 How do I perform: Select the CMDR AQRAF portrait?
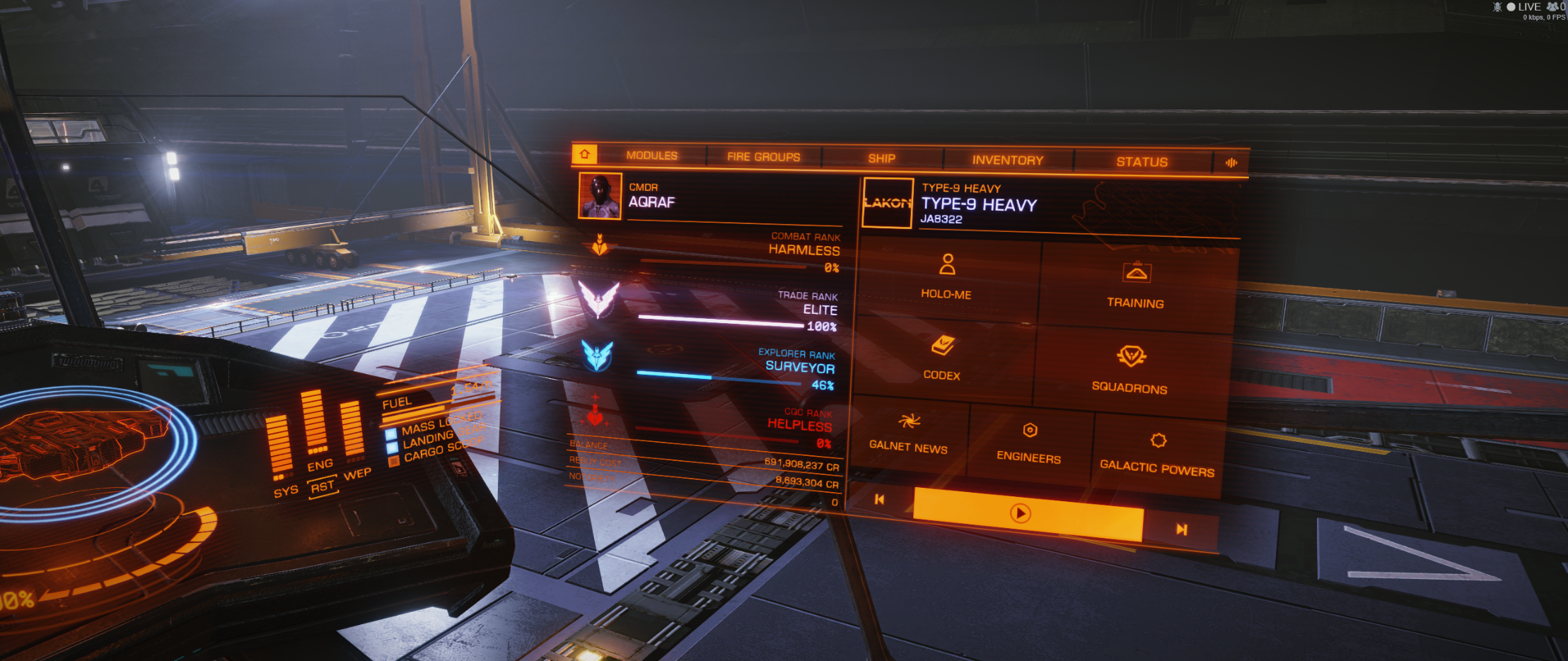(x=600, y=196)
